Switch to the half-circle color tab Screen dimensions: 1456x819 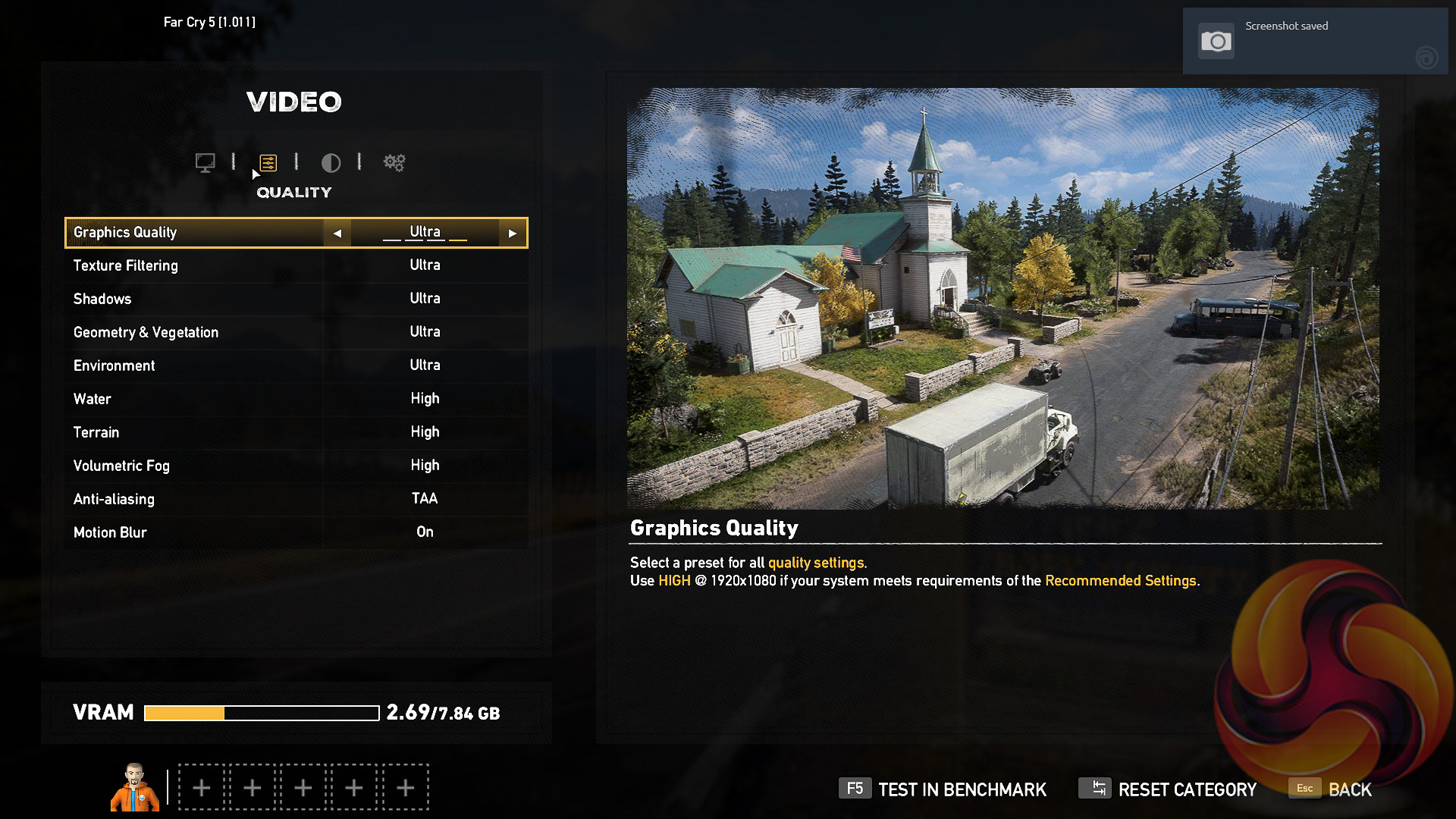click(x=331, y=162)
